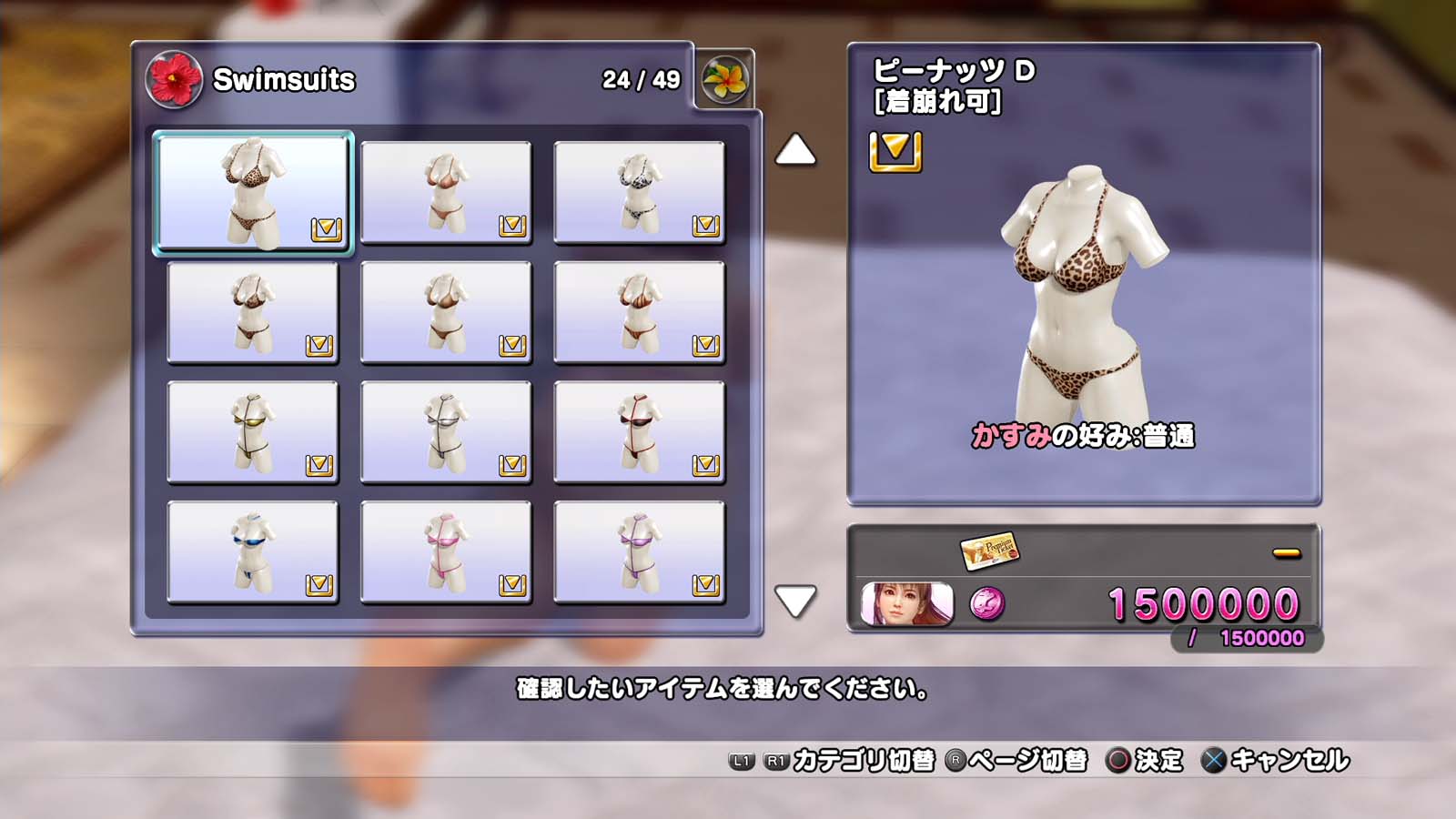Select the silver sling swimsuit
Screen dimensions: 1456x819
446,431
